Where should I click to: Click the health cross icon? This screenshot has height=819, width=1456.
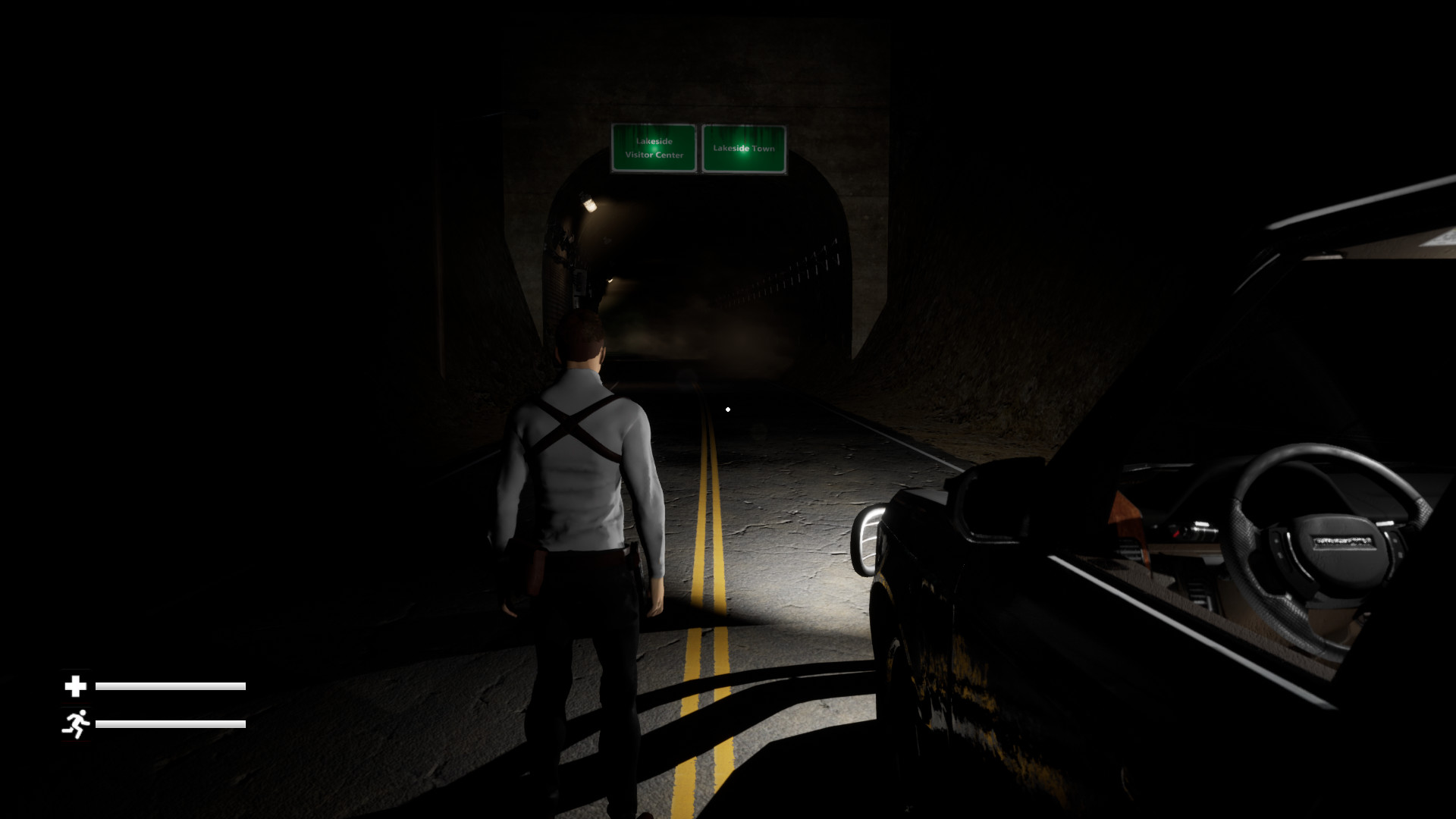(75, 686)
